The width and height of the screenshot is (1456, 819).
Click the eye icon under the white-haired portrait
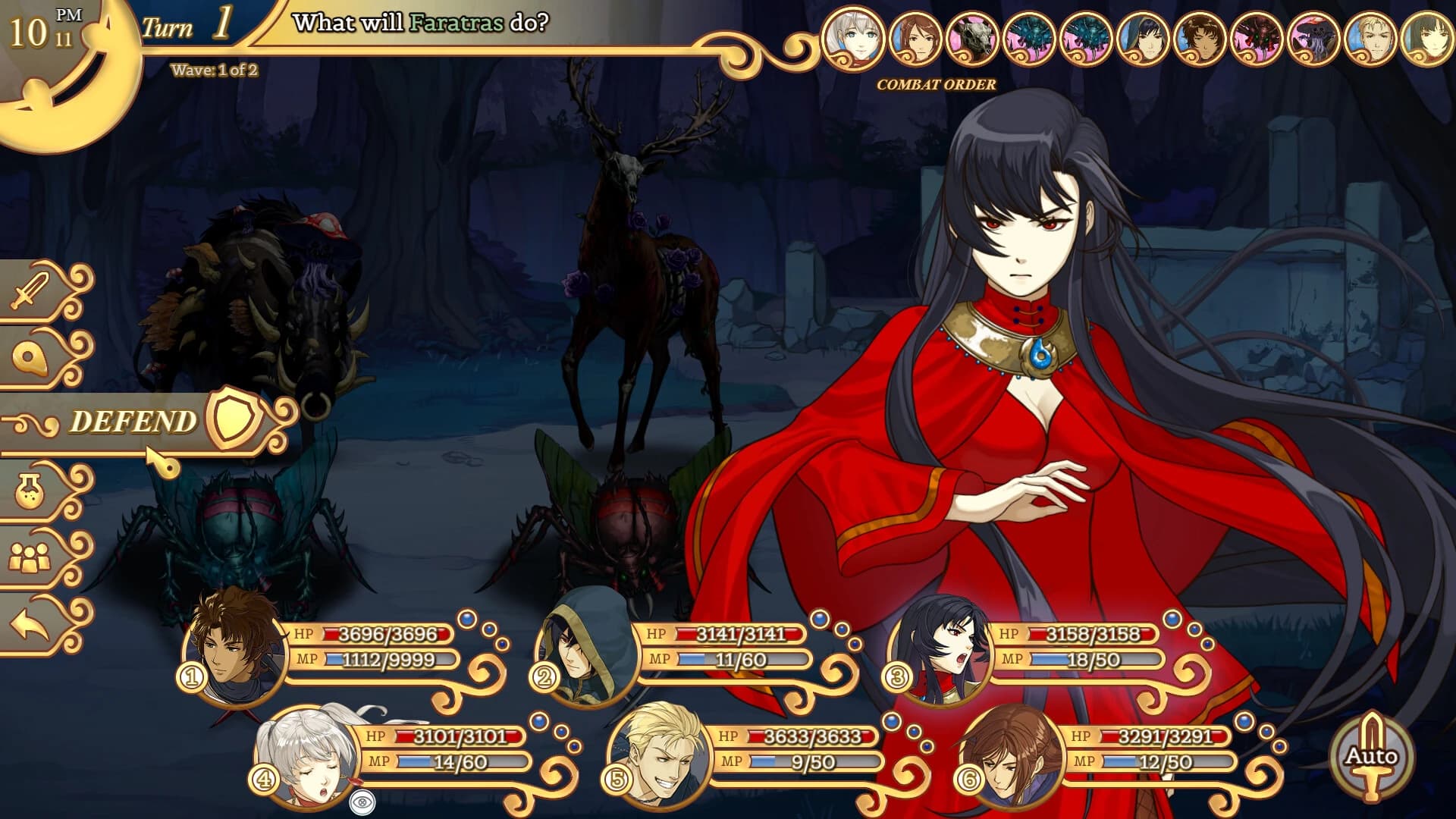pyautogui.click(x=362, y=802)
